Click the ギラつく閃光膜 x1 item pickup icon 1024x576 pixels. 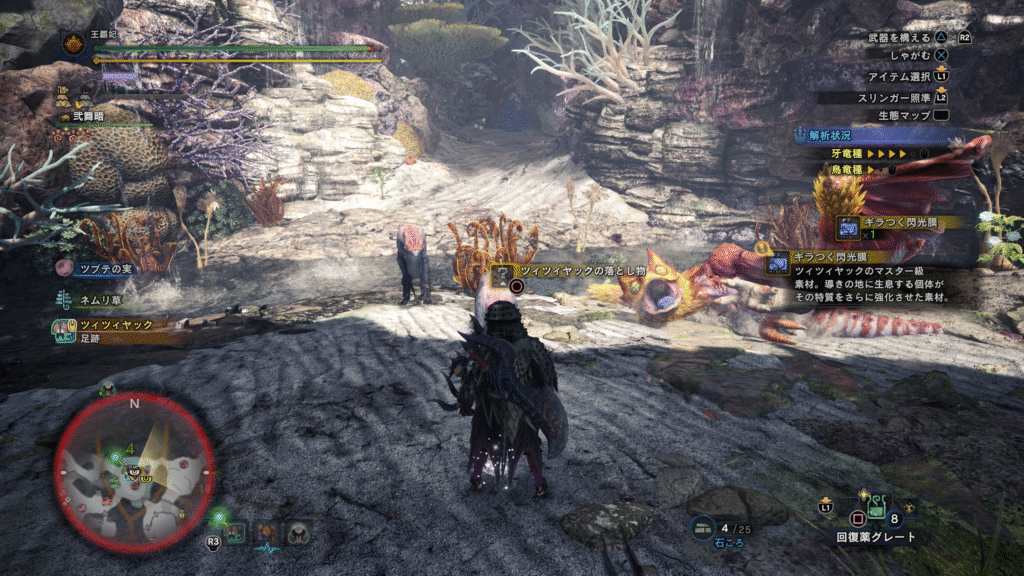[848, 227]
